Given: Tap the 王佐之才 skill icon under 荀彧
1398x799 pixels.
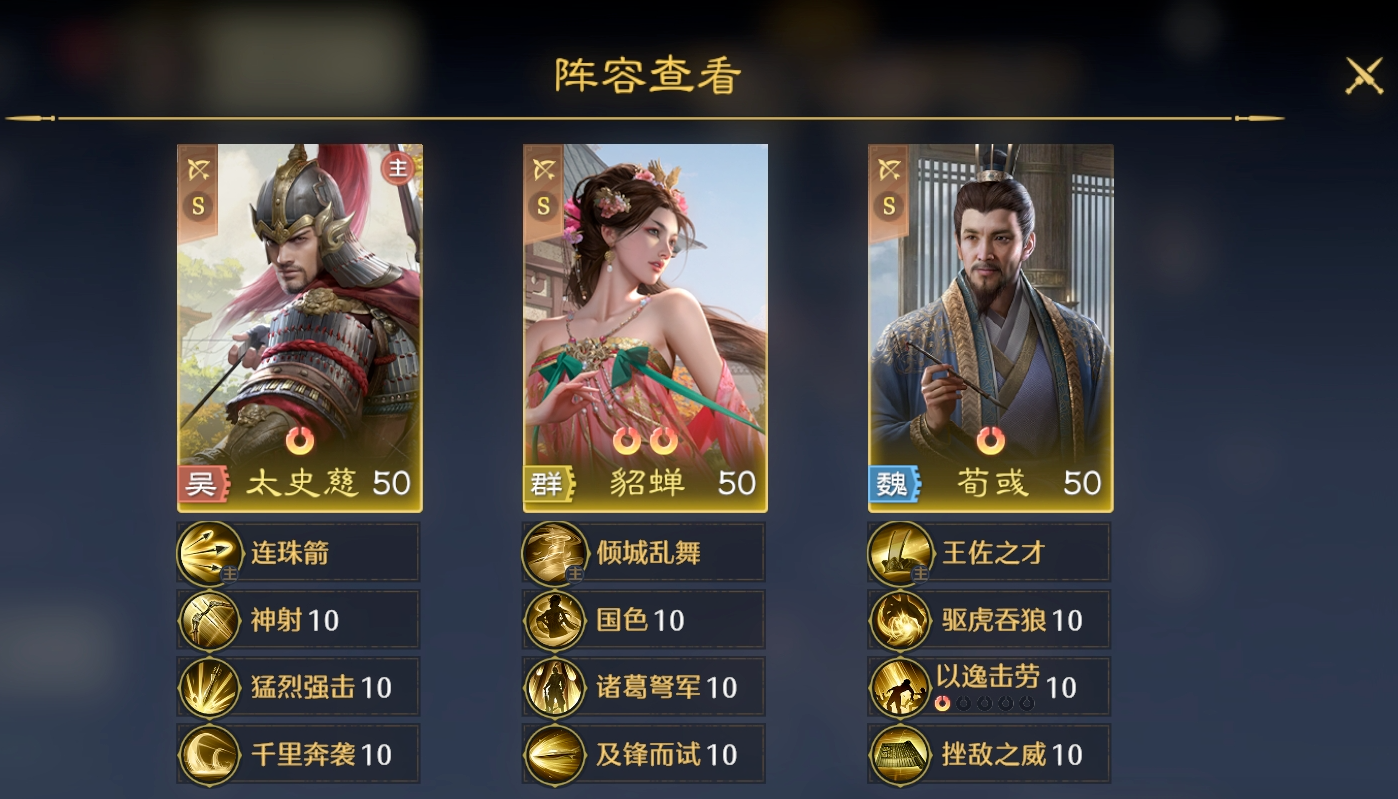Looking at the screenshot, I should point(899,551).
